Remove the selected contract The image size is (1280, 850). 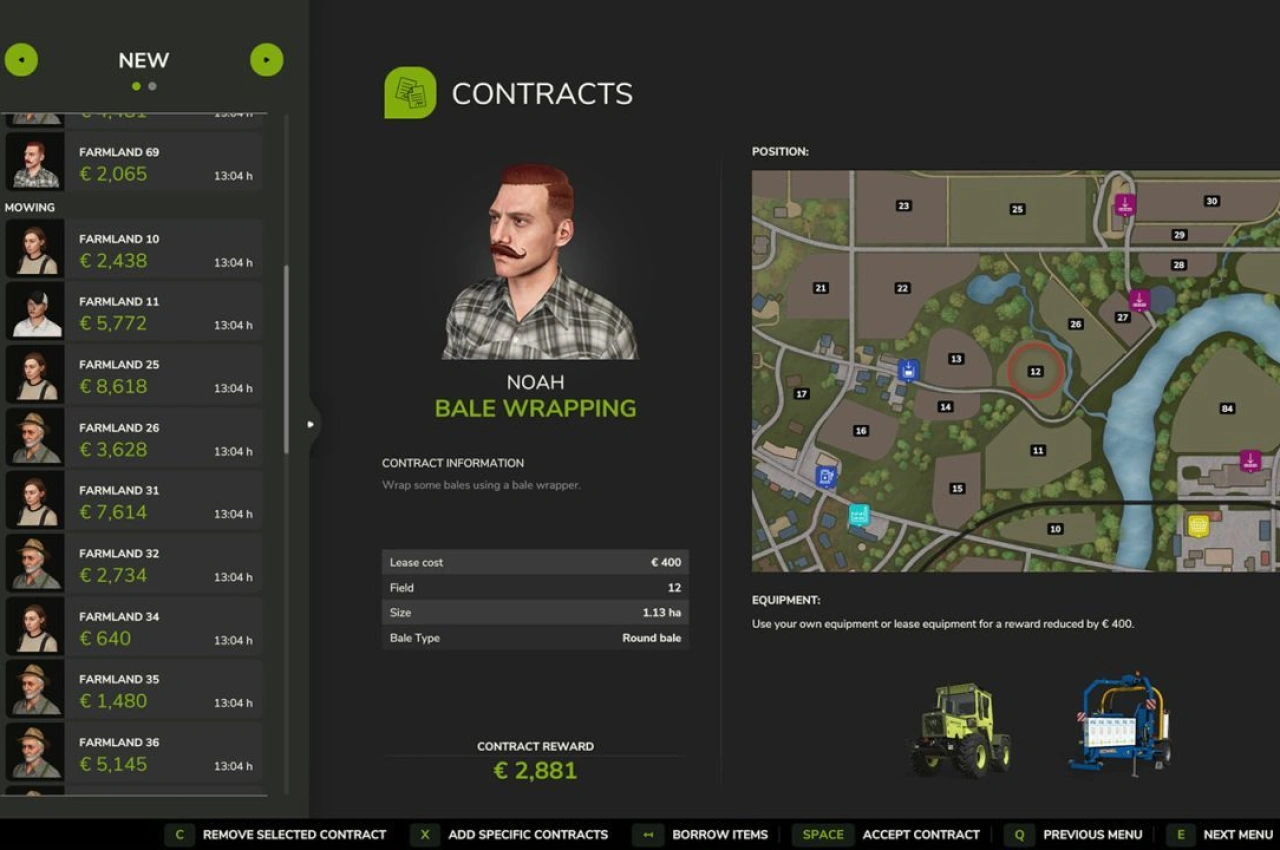(294, 834)
